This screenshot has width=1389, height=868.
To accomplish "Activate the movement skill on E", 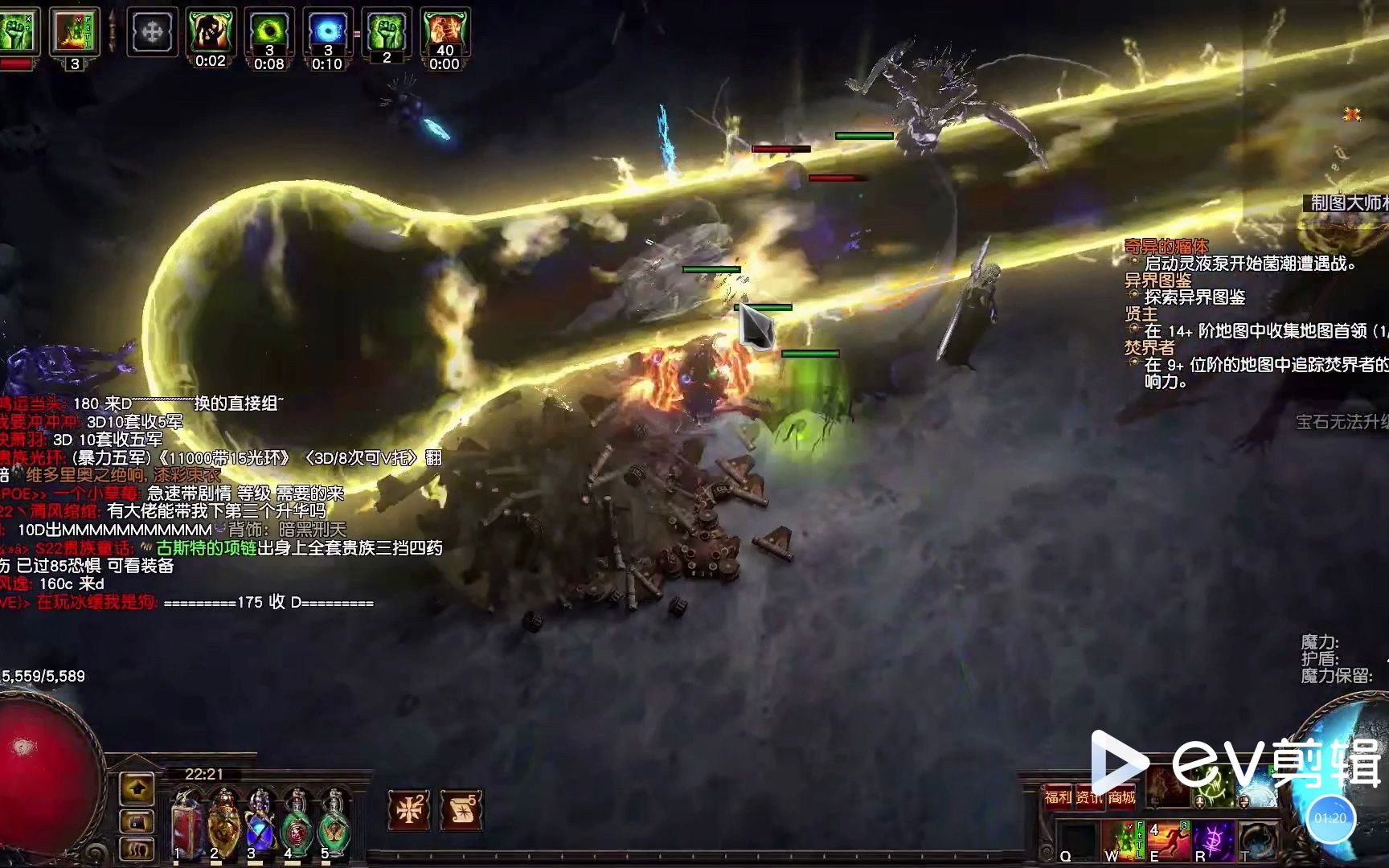I will click(x=1168, y=841).
